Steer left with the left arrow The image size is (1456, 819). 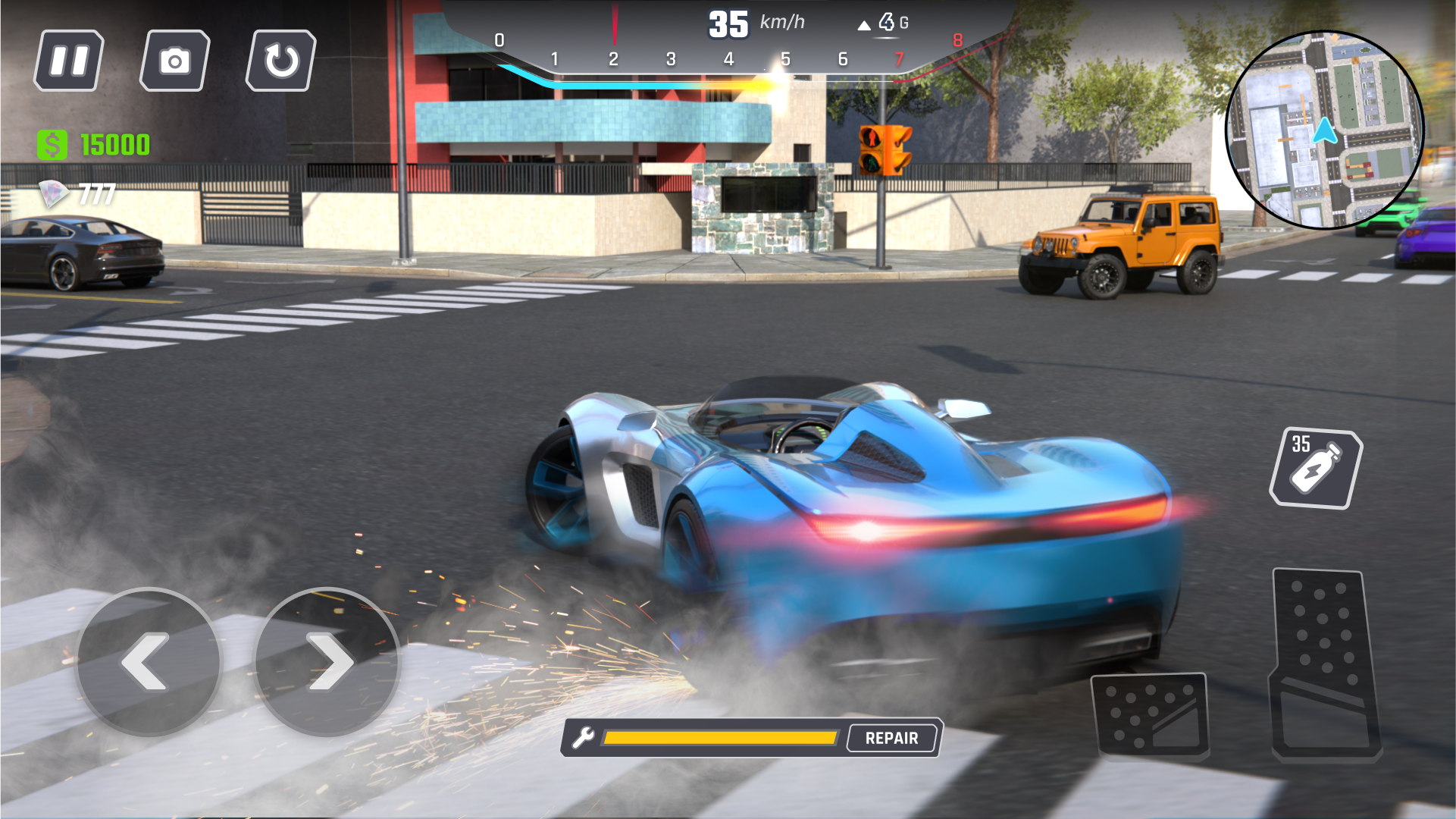149,661
